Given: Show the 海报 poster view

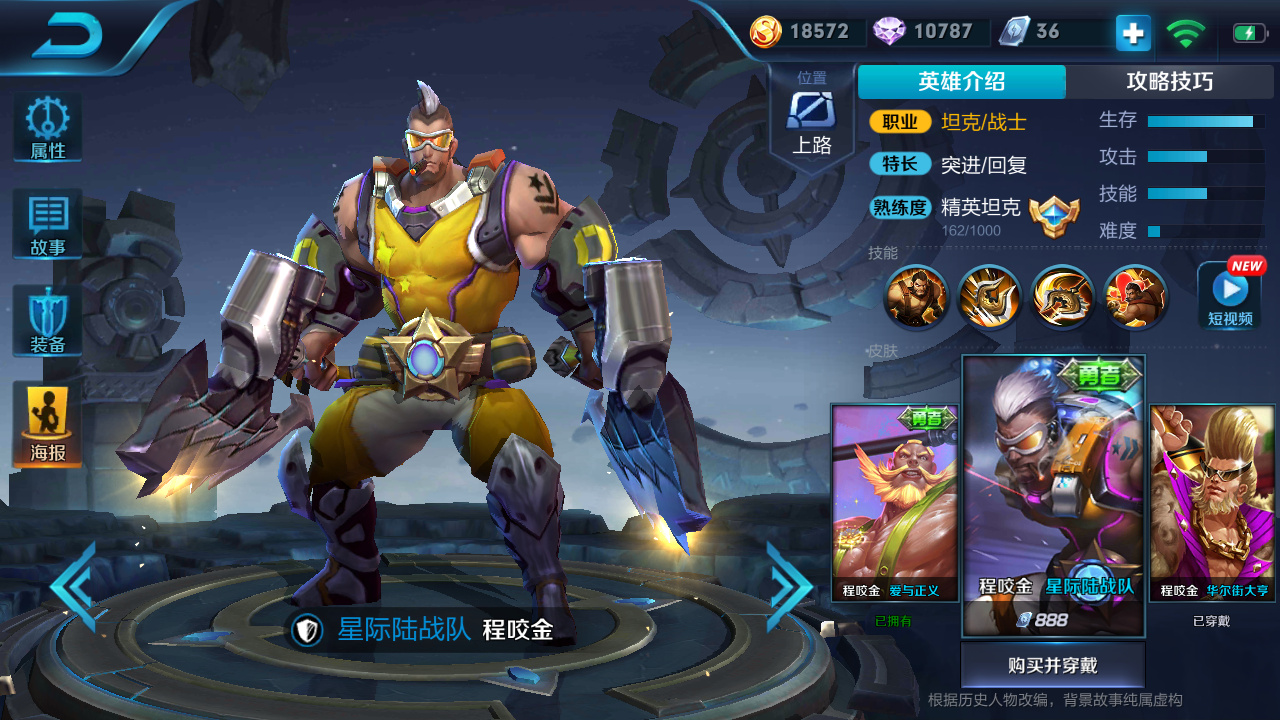Looking at the screenshot, I should point(47,424).
